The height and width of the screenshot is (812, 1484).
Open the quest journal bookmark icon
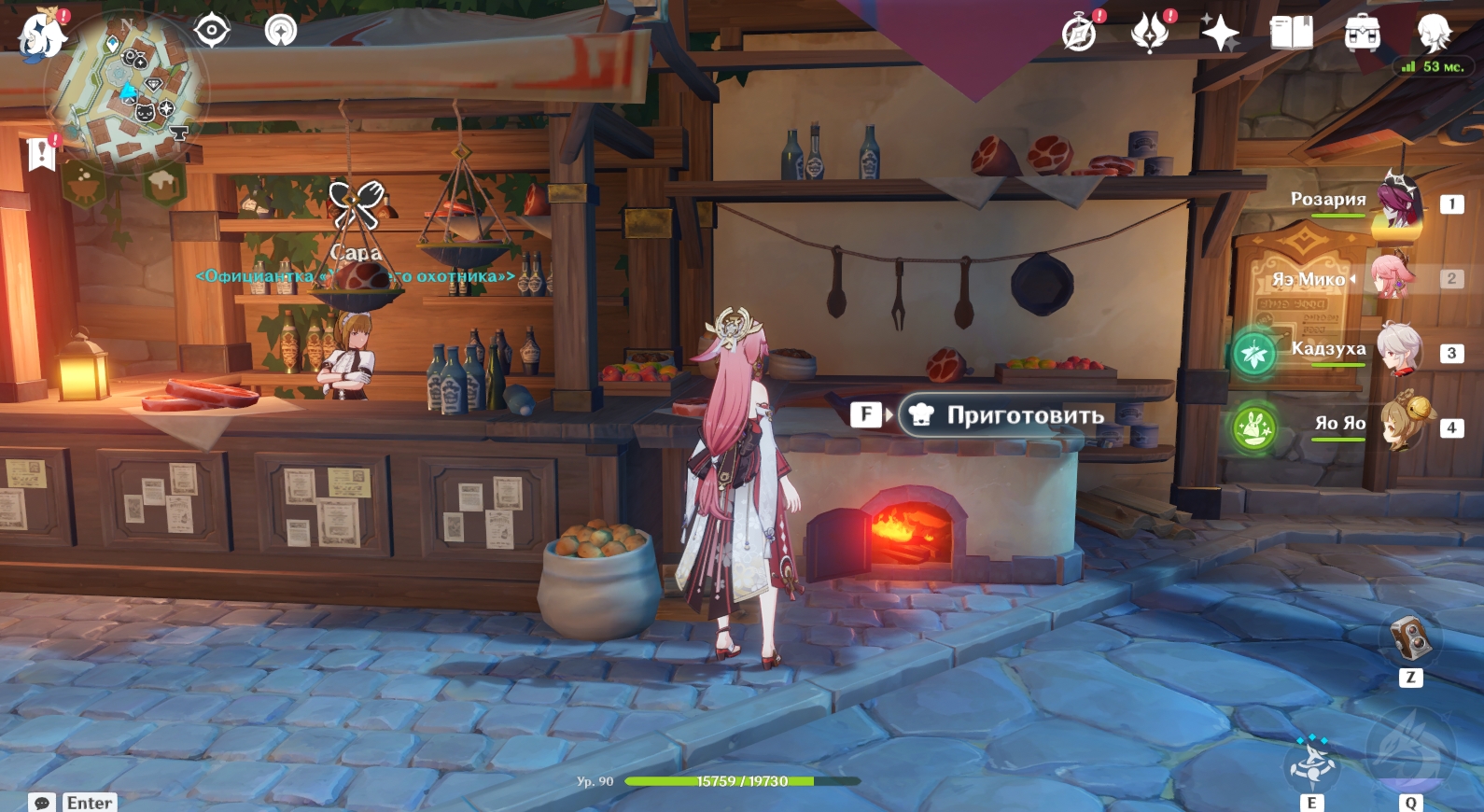click(x=42, y=154)
